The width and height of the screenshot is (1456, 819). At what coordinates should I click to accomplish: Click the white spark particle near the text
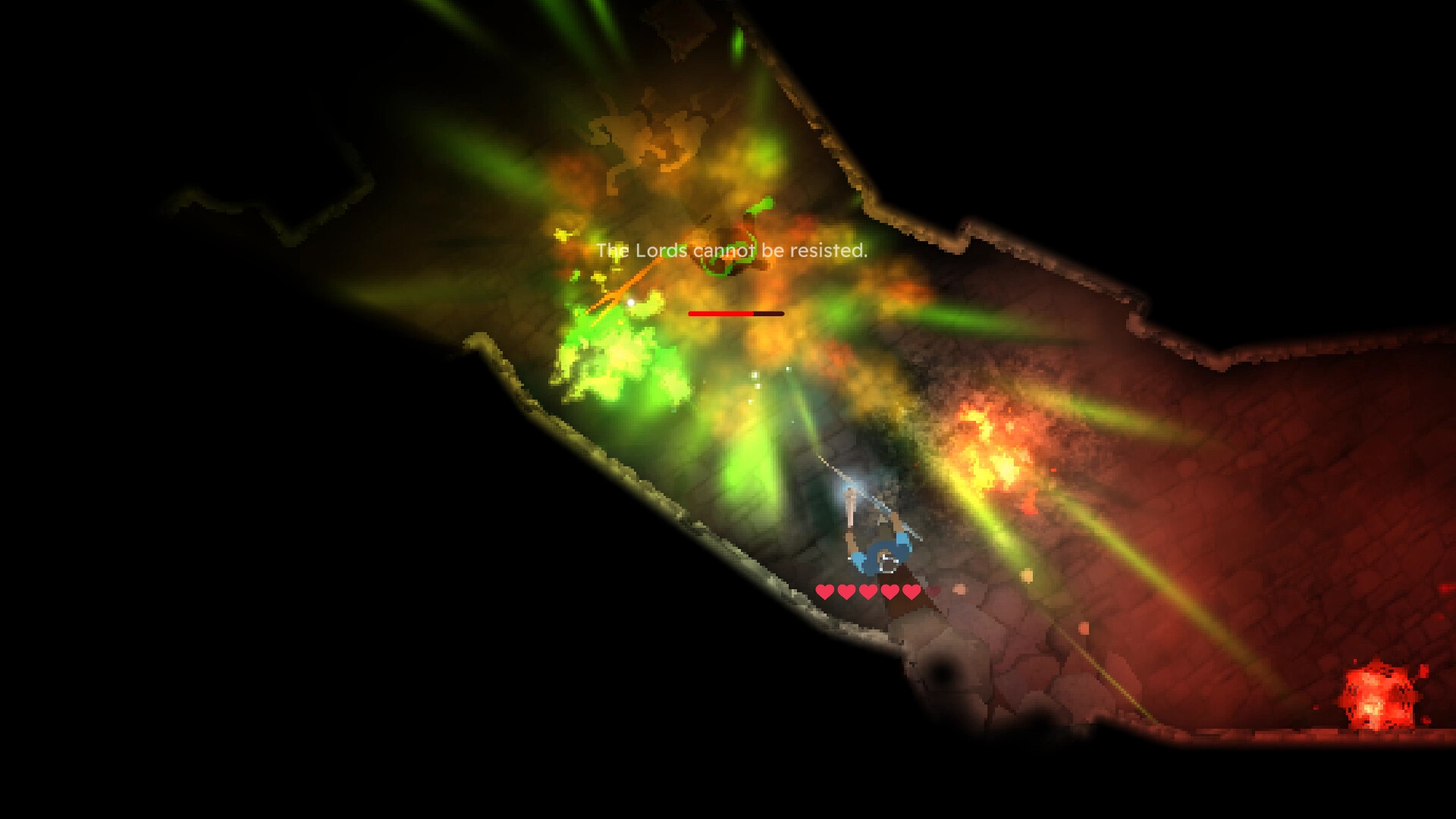pyautogui.click(x=630, y=302)
